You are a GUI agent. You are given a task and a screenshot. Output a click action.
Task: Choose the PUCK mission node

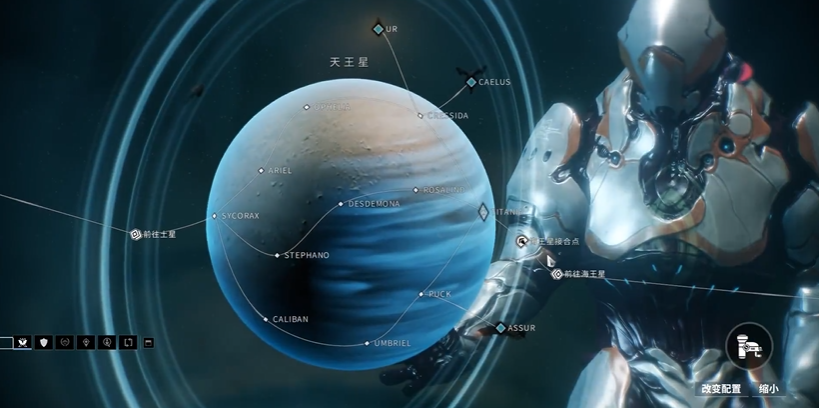click(x=422, y=294)
